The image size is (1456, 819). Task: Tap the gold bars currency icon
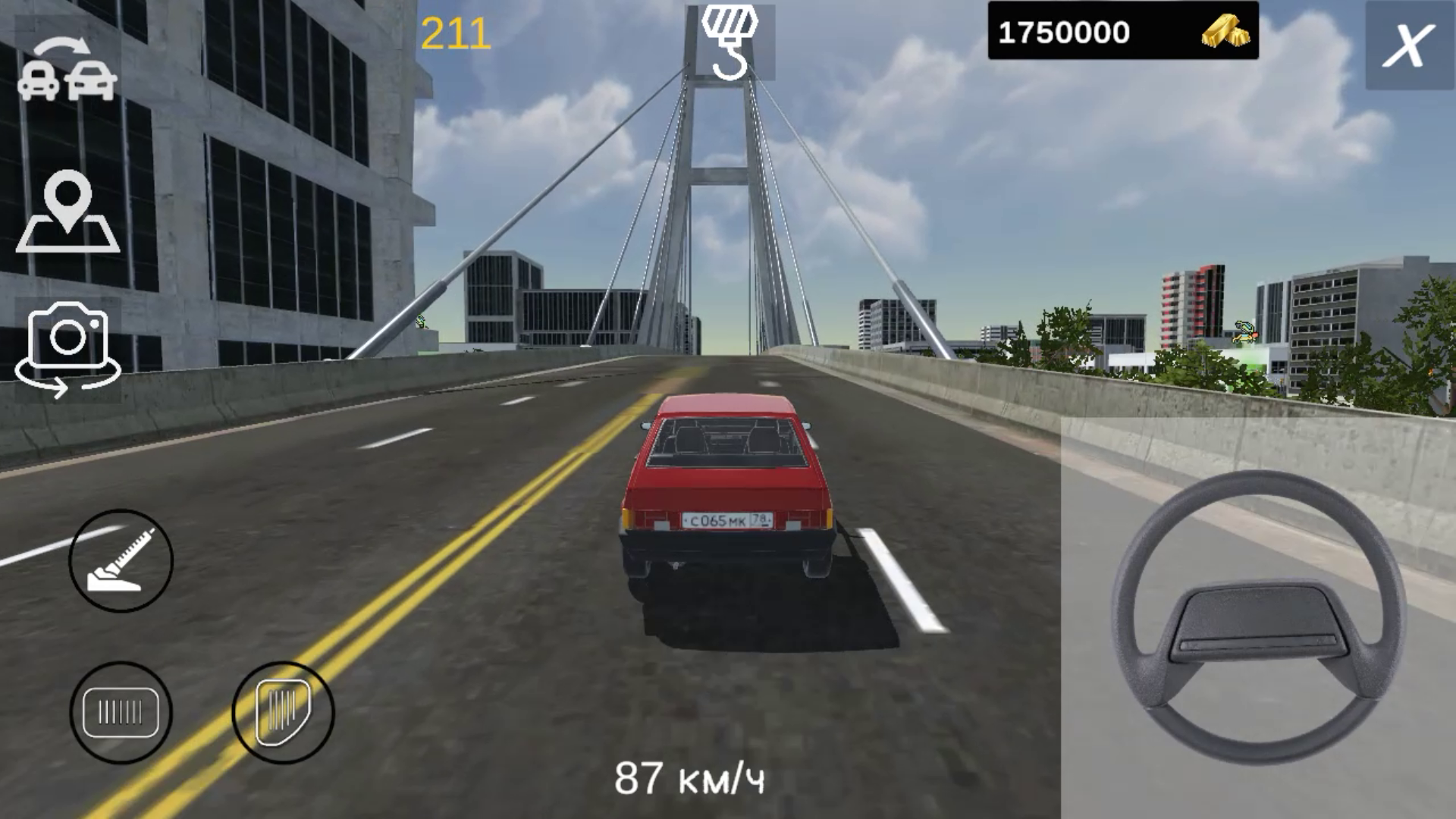coord(1227,31)
